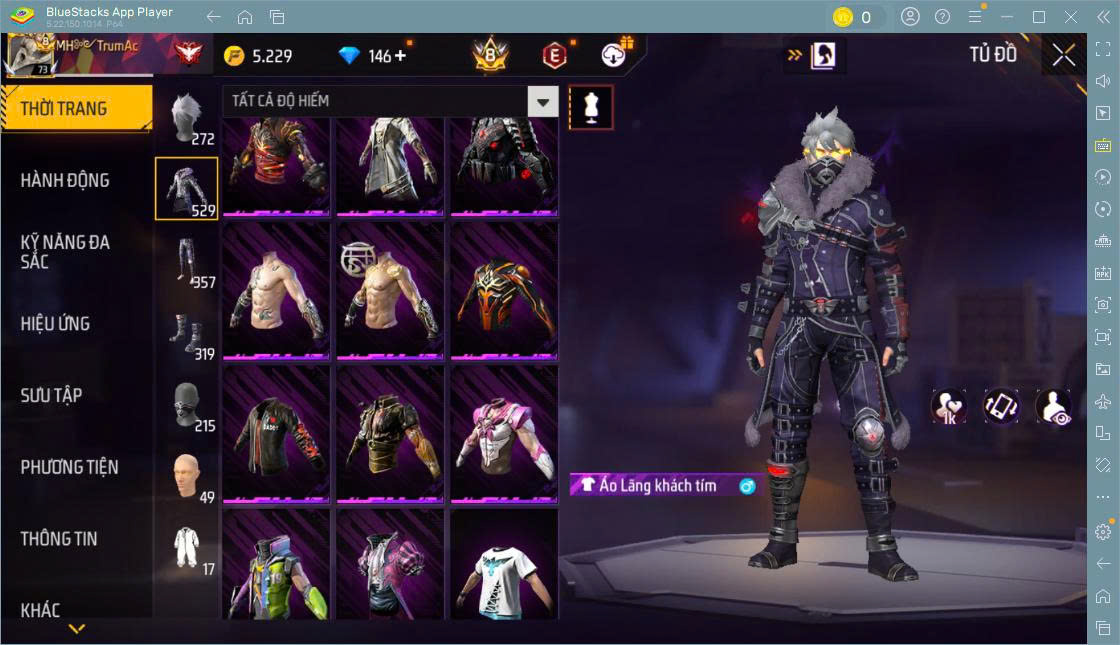
Task: Go to the Sưu Tập tab
Action: (x=52, y=395)
